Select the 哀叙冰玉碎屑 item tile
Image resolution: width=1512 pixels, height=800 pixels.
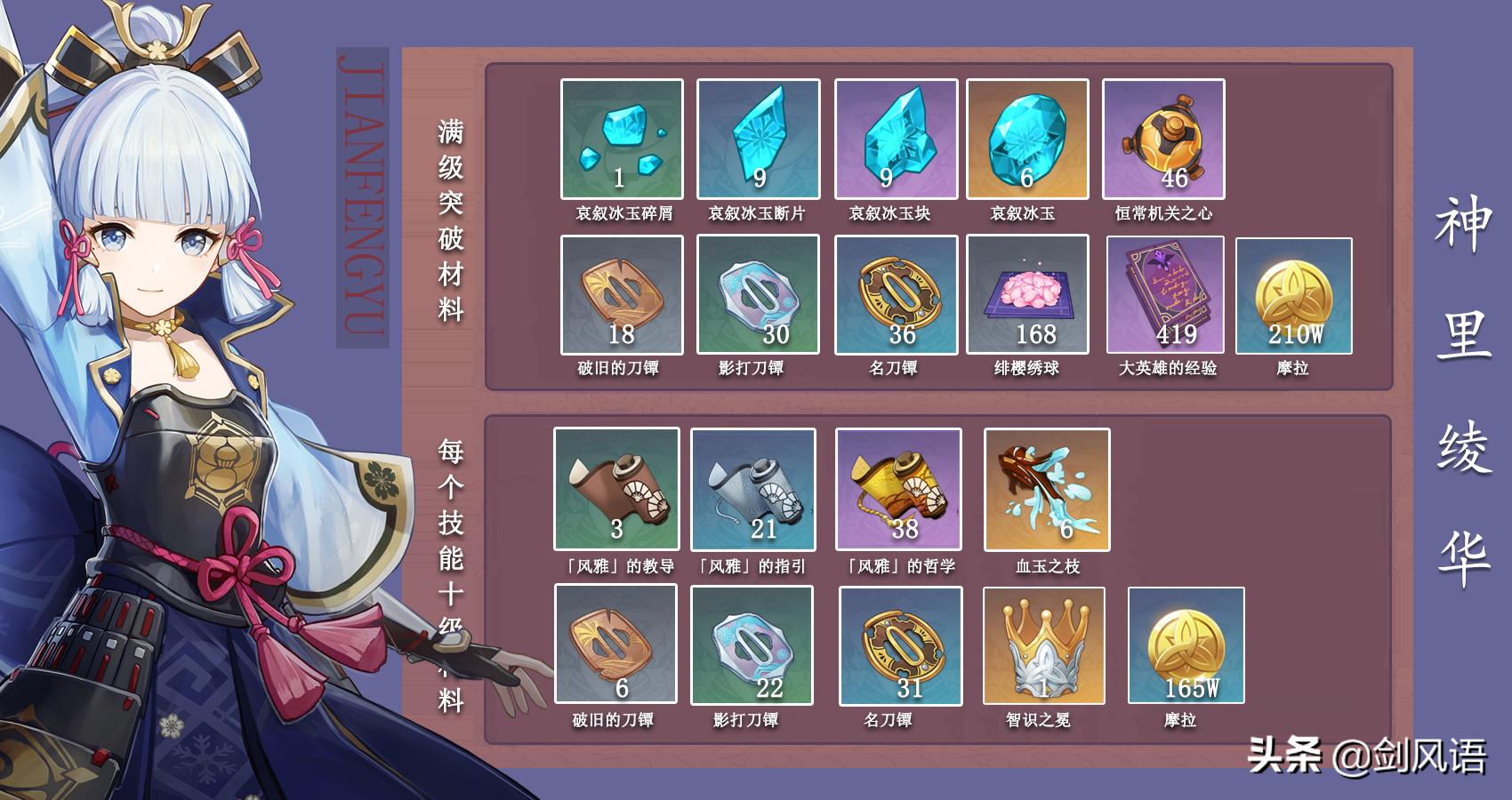(622, 140)
